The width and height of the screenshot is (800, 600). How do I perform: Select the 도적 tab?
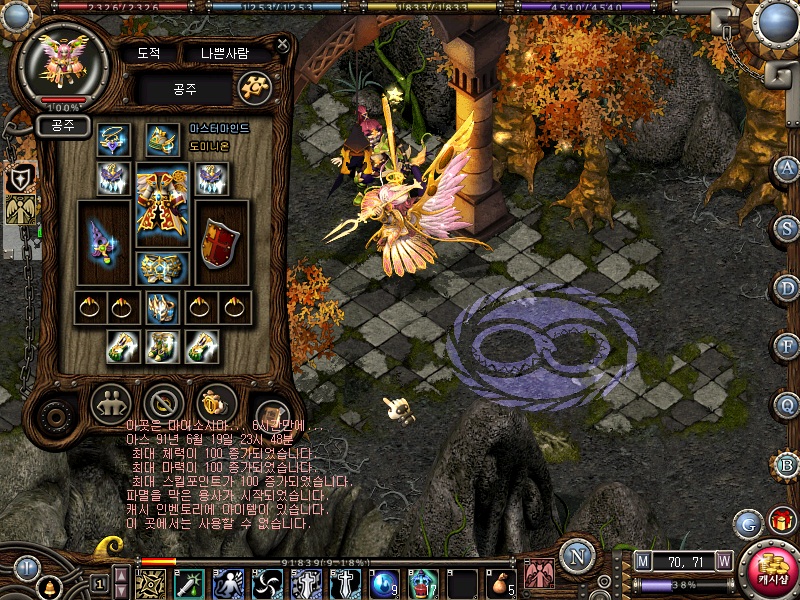coord(148,54)
